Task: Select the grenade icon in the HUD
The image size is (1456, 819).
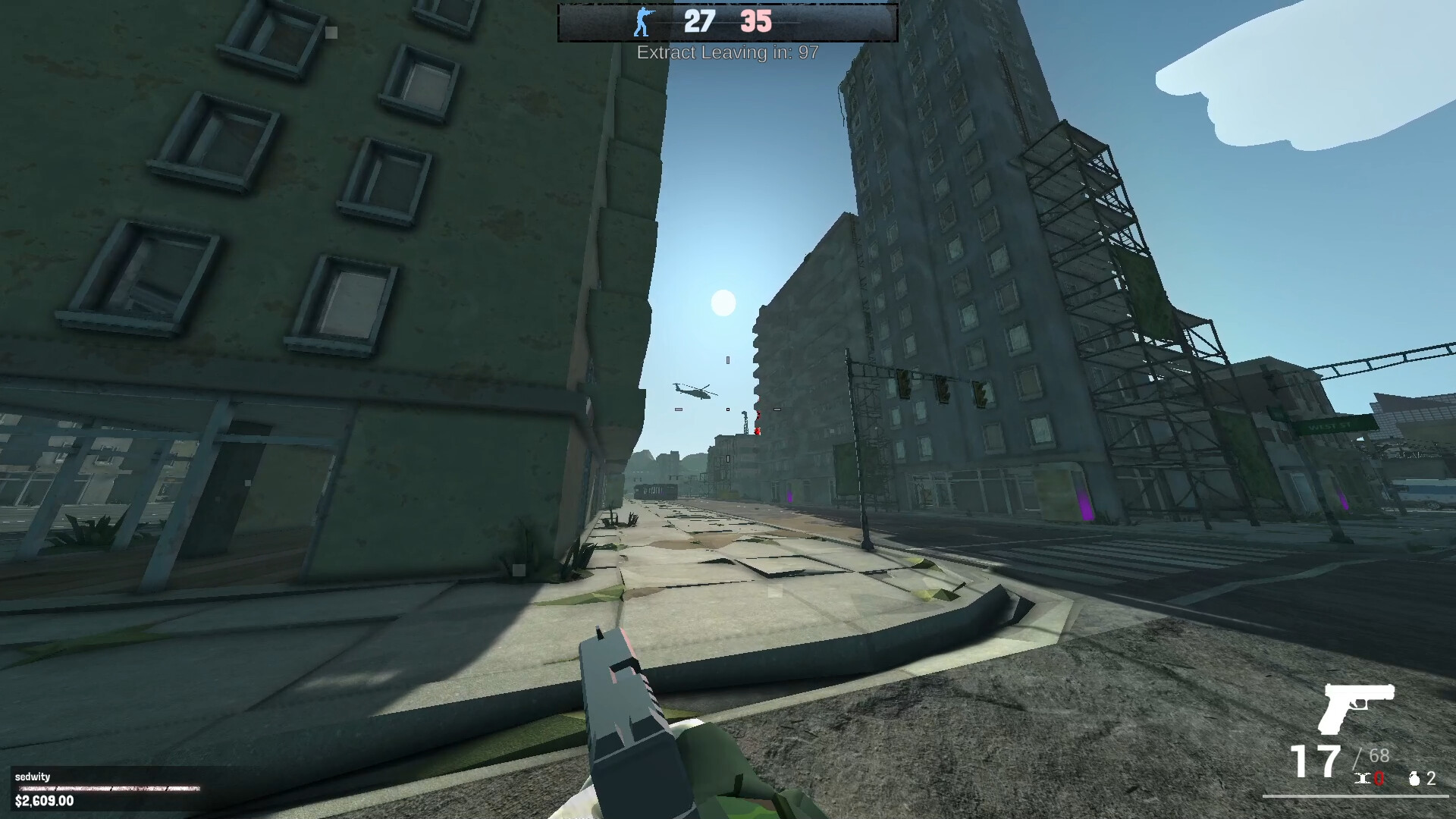Action: point(1414,778)
